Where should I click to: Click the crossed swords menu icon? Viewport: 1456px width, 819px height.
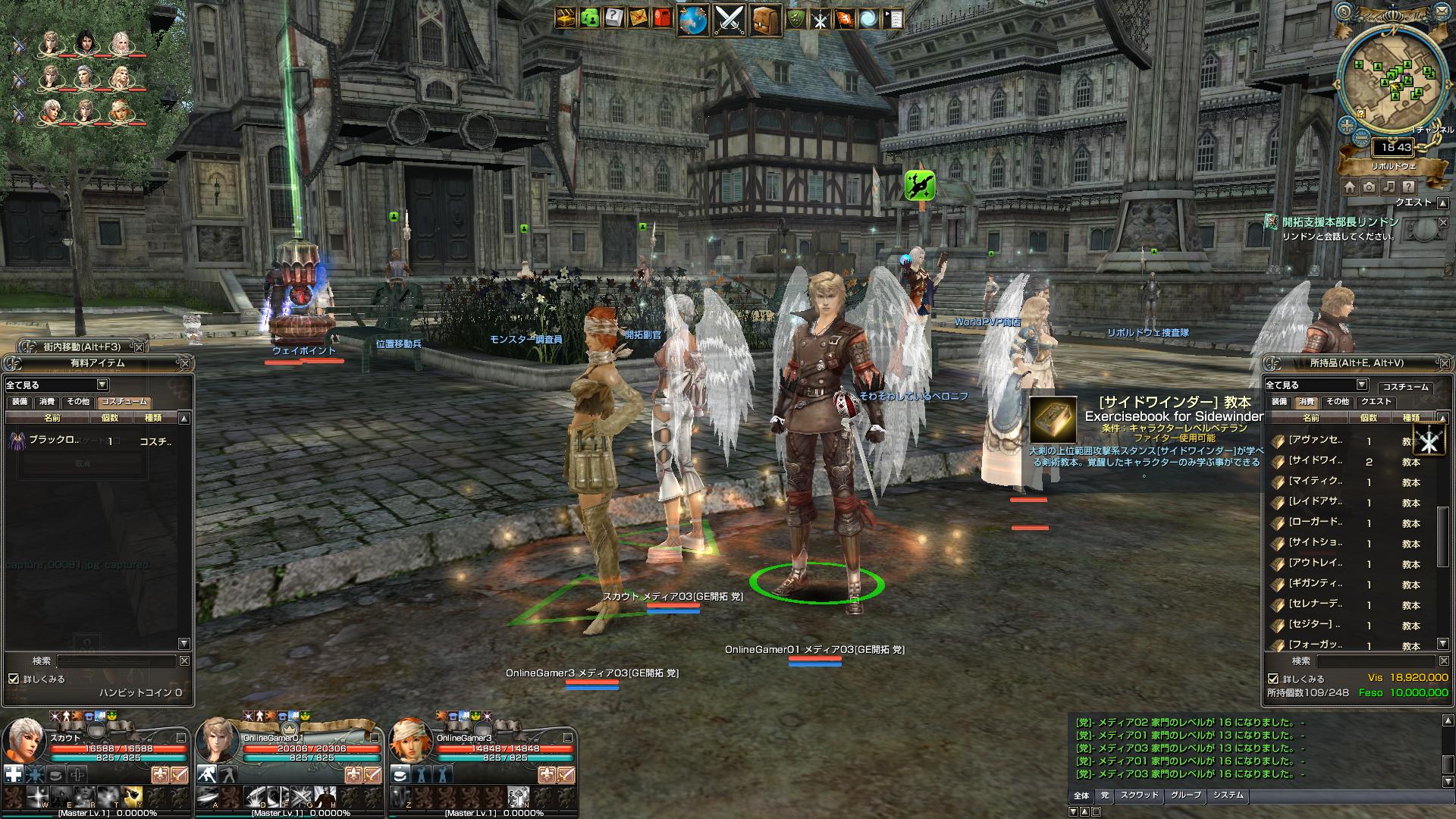coord(730,20)
